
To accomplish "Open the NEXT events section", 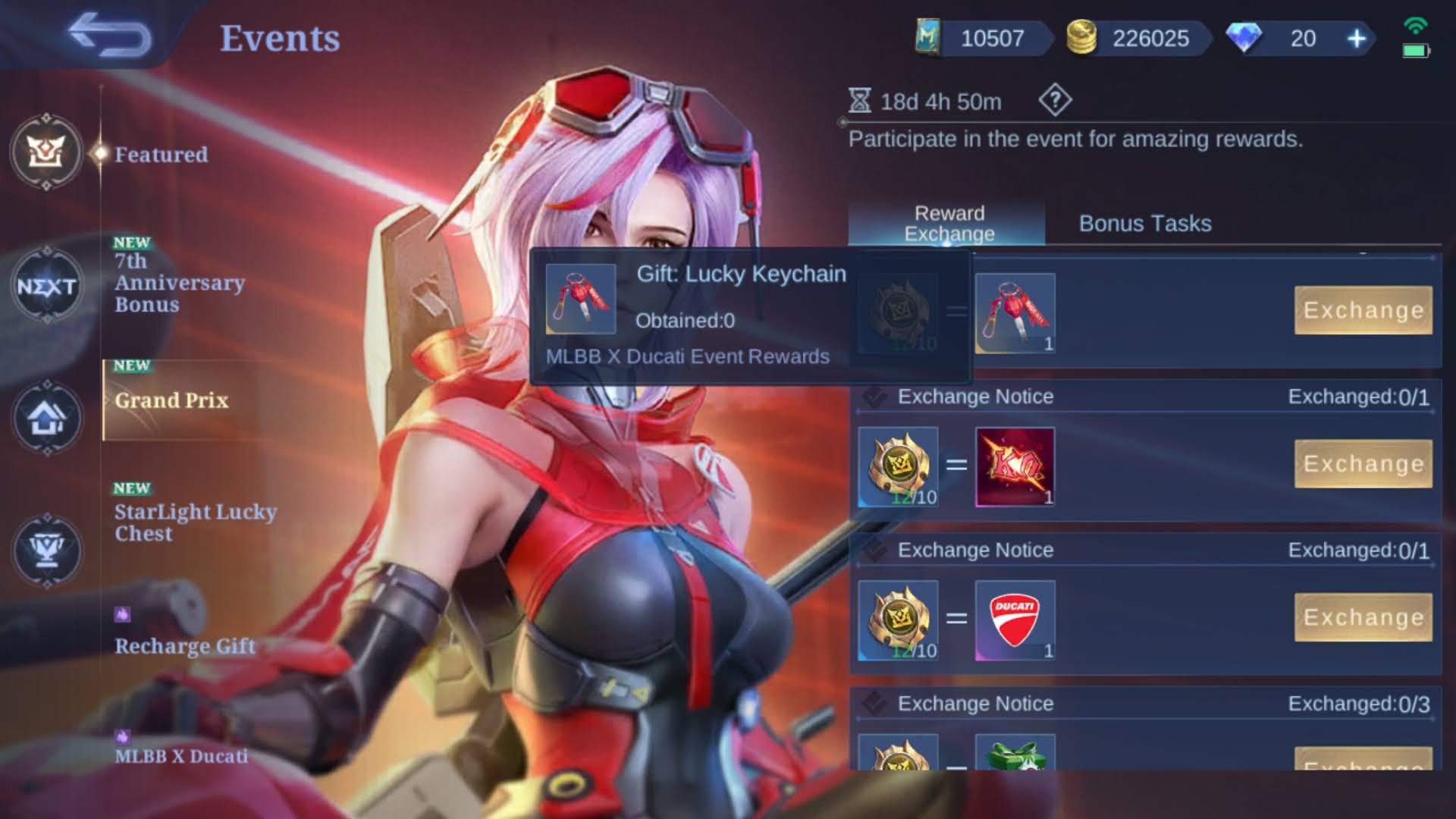I will [x=47, y=287].
